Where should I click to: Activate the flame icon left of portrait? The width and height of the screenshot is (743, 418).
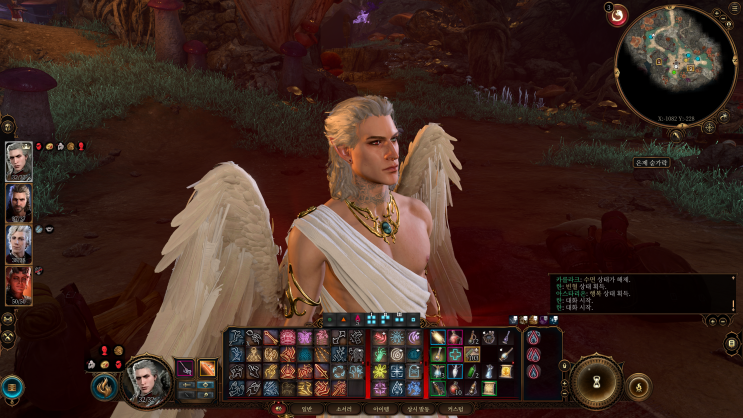click(103, 385)
